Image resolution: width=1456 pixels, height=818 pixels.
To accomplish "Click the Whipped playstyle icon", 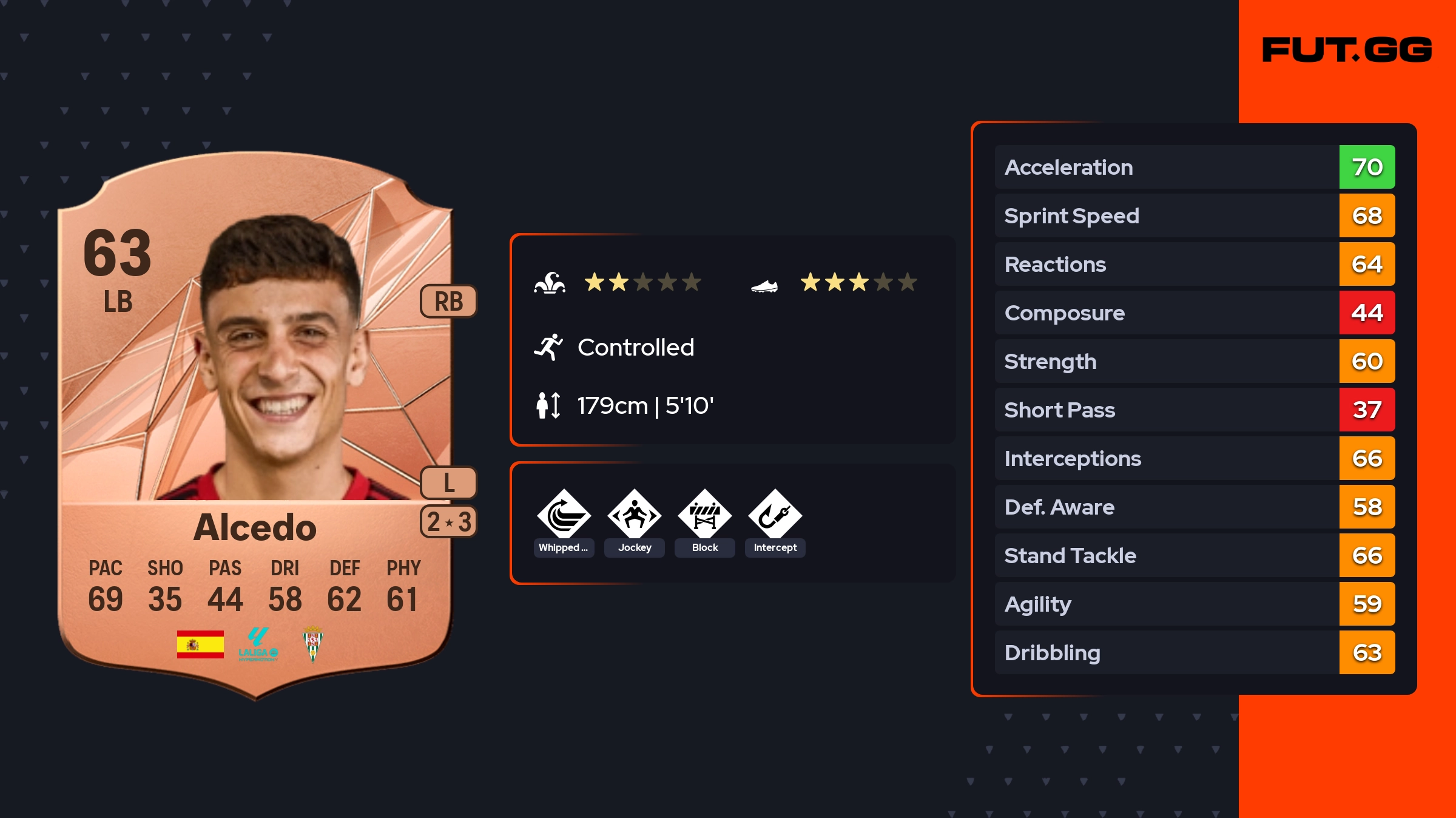I will click(x=564, y=515).
